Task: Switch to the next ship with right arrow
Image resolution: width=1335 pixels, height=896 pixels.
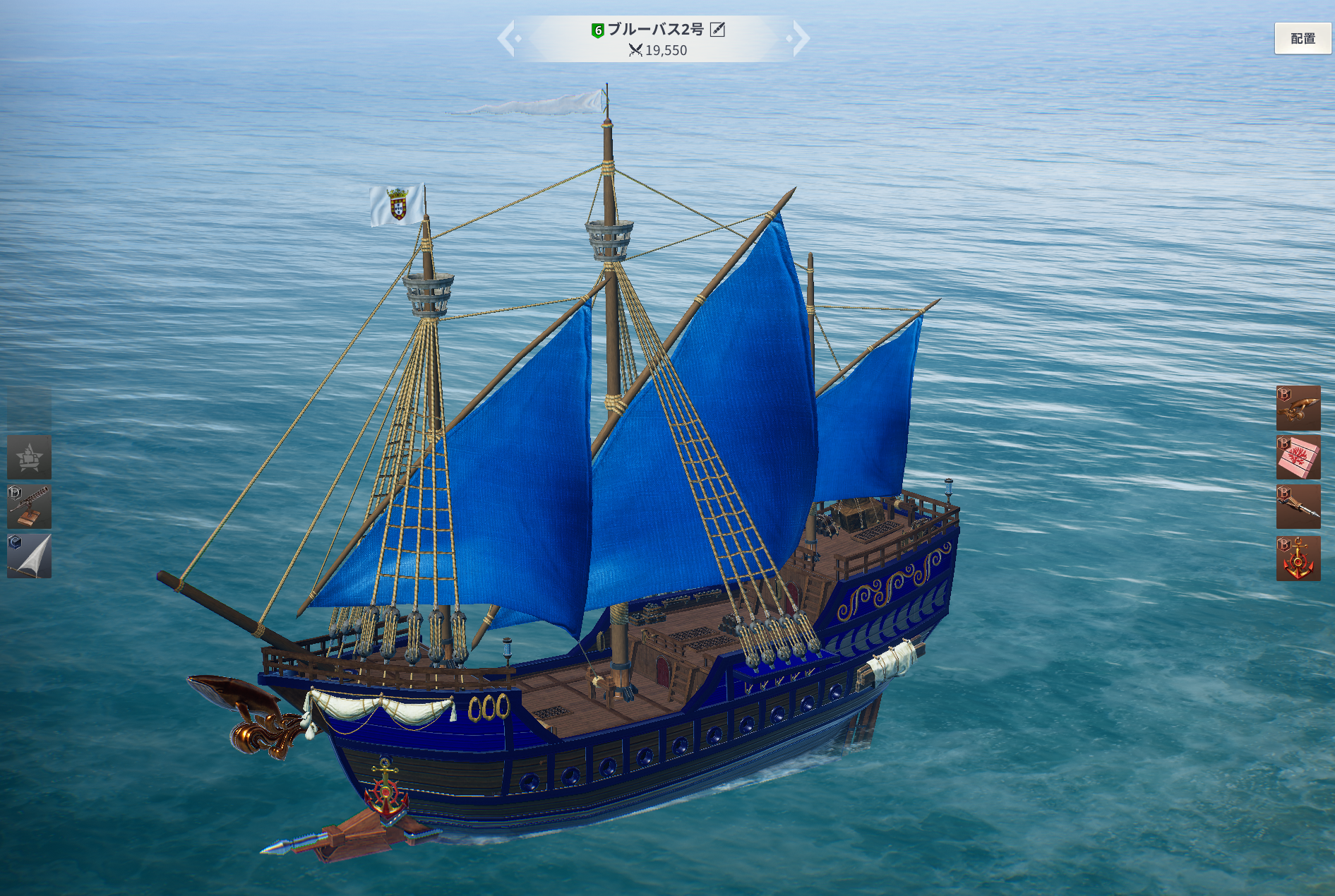Action: (x=800, y=38)
